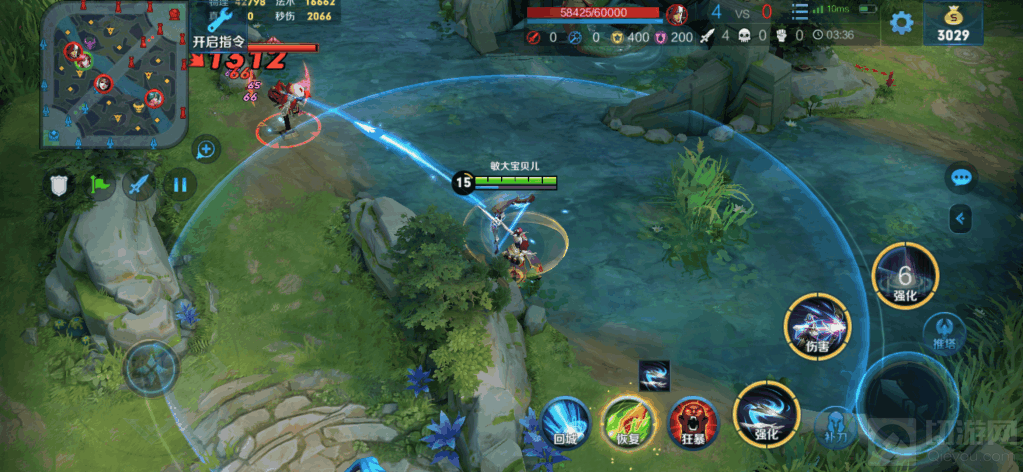Show the scoreboard list icon

[x=799, y=12]
